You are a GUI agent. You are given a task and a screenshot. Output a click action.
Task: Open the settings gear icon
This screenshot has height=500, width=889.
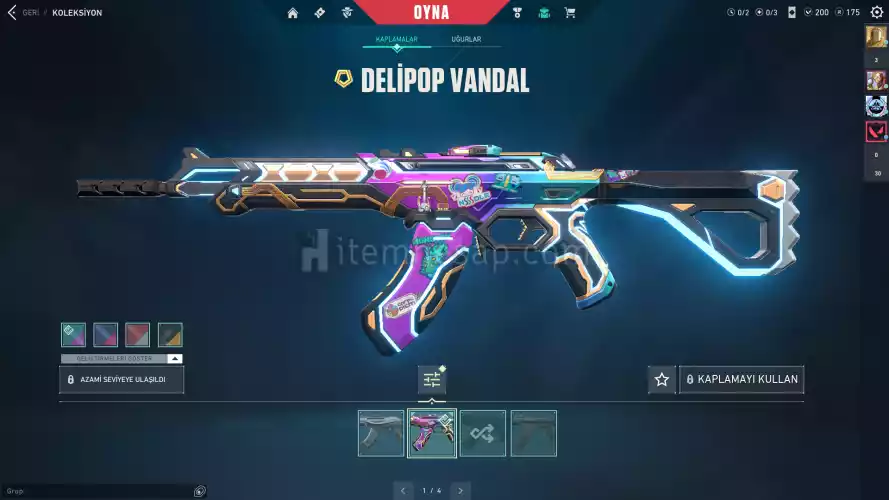pyautogui.click(x=877, y=13)
